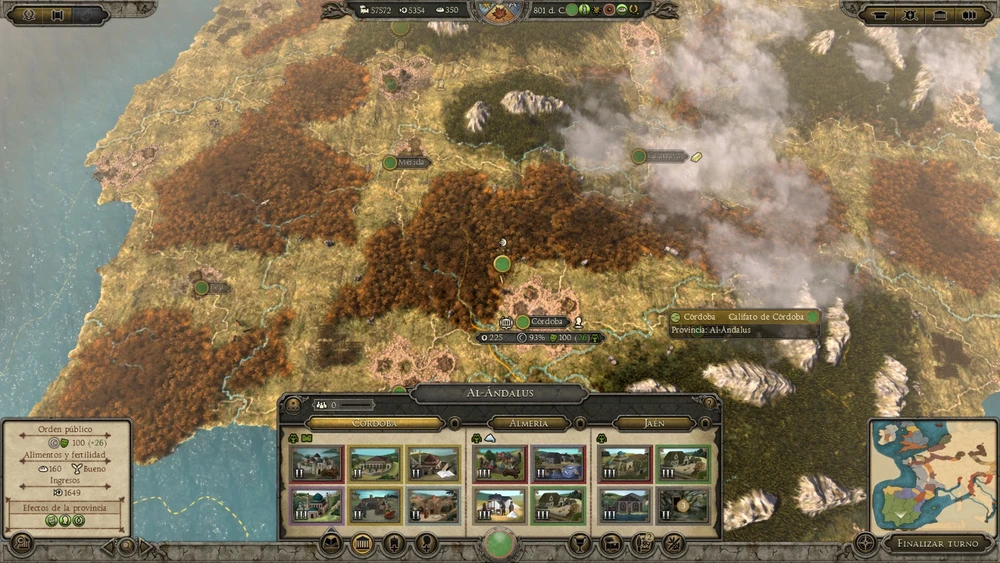Open the Al-Ándalus province panel help button
Image resolution: width=1000 pixels, height=563 pixels.
point(709,404)
